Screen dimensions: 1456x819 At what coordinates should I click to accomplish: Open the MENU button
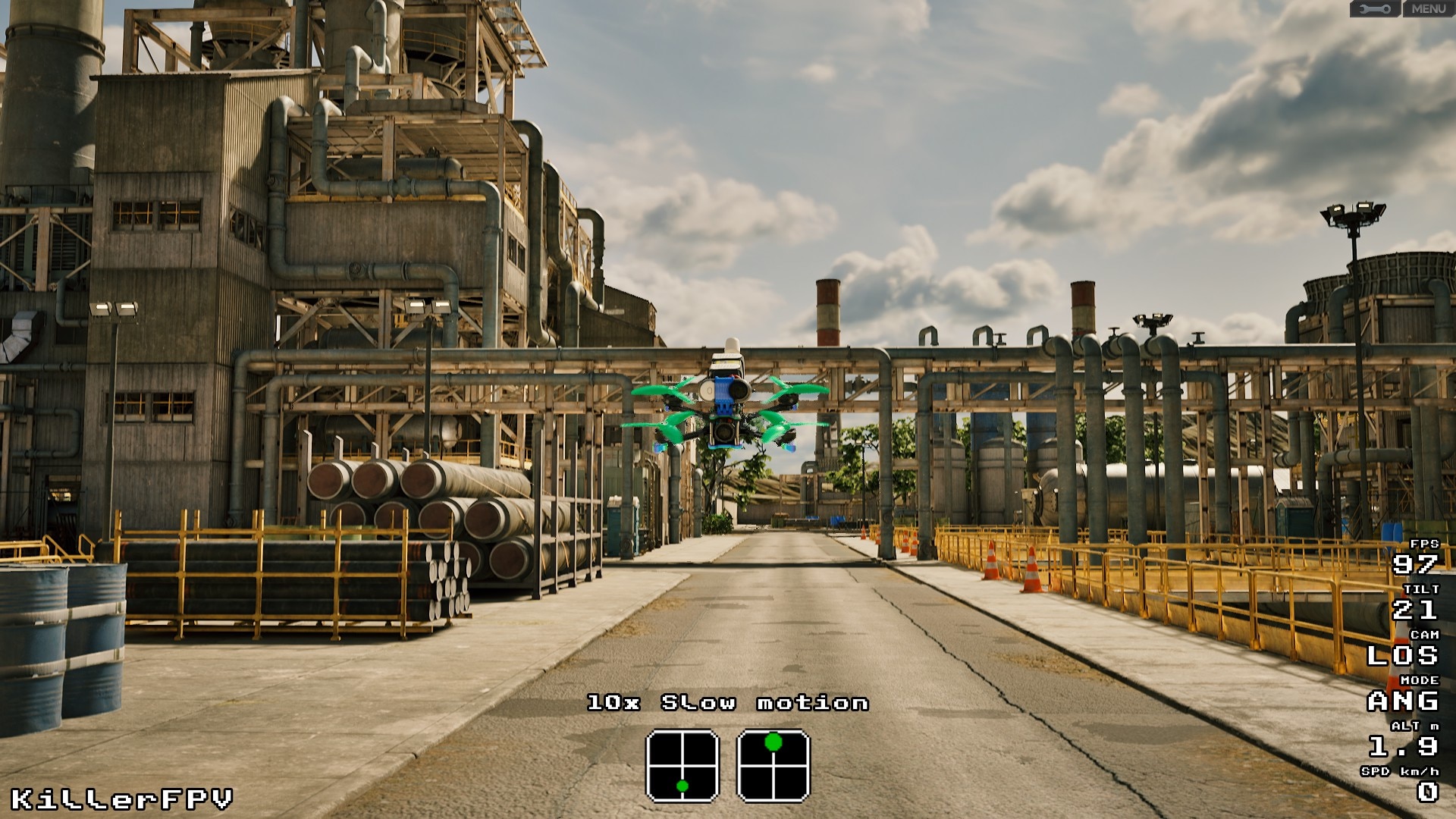1429,9
